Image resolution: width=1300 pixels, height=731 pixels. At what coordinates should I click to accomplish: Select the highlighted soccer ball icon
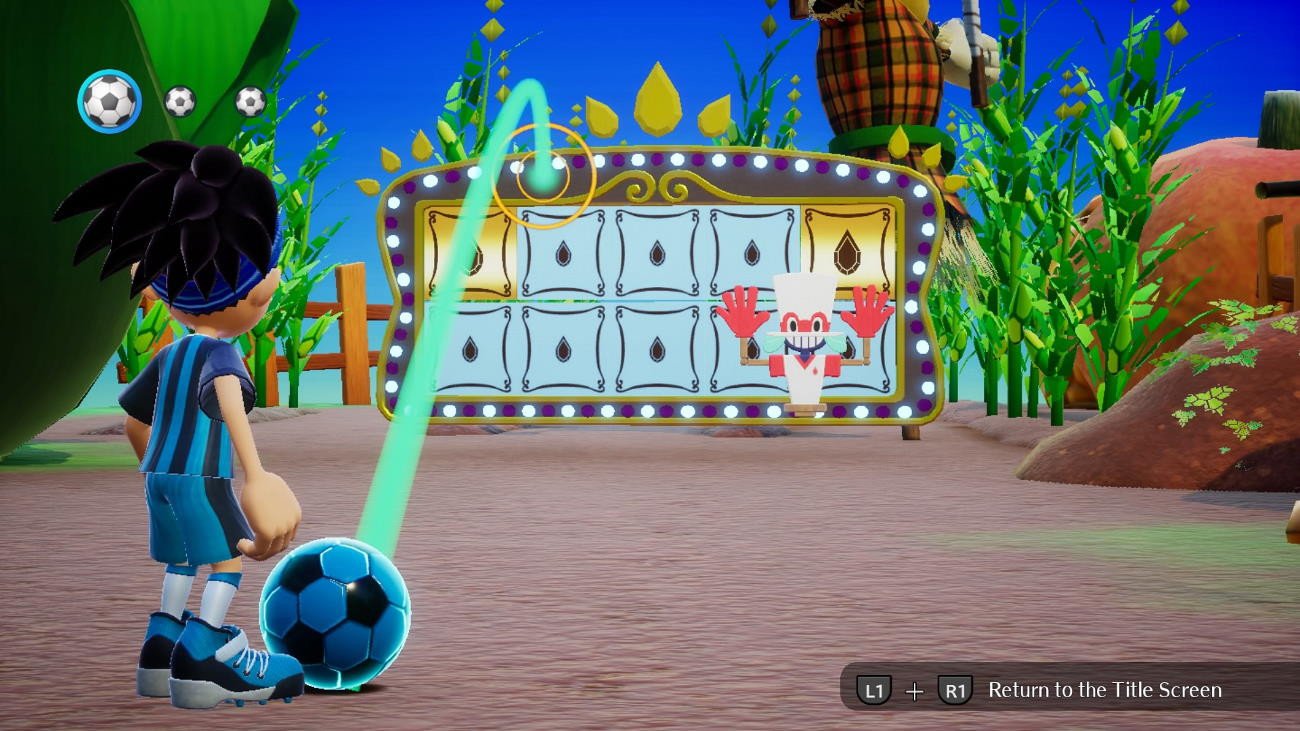click(x=109, y=101)
